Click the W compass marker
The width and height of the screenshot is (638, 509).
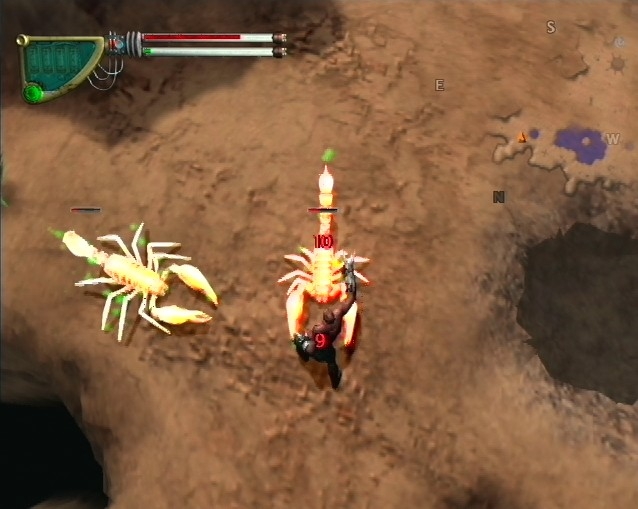613,138
